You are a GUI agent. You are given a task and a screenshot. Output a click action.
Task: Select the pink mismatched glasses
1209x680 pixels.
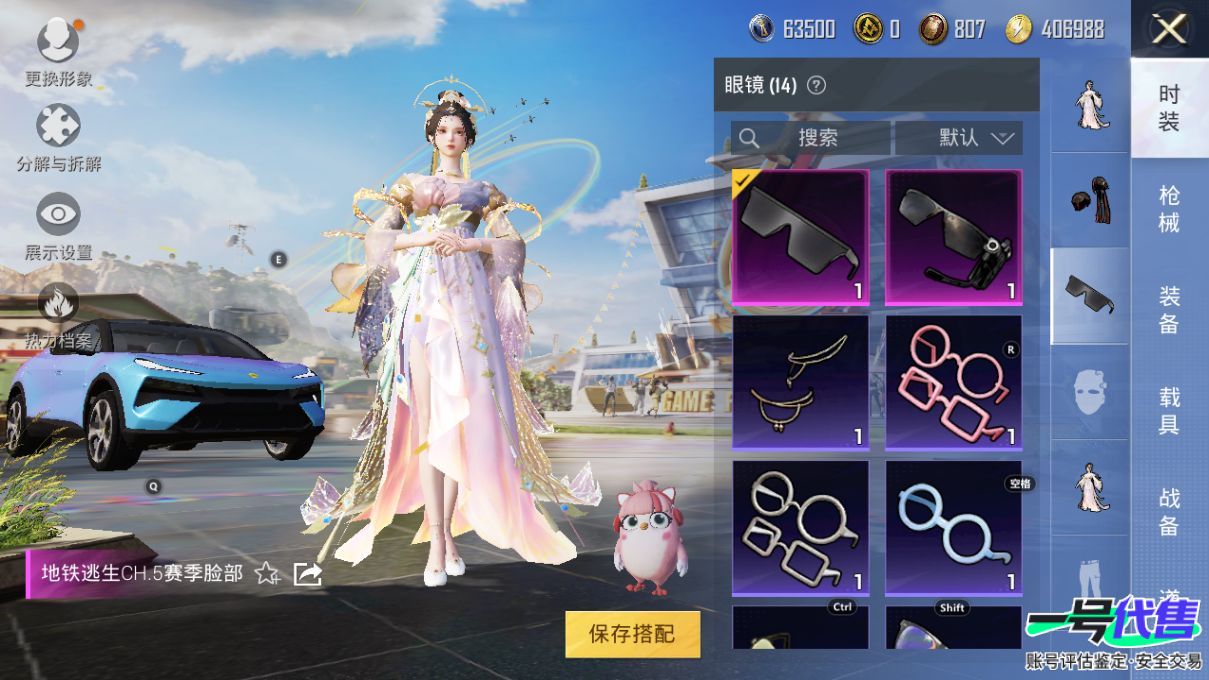coord(954,382)
